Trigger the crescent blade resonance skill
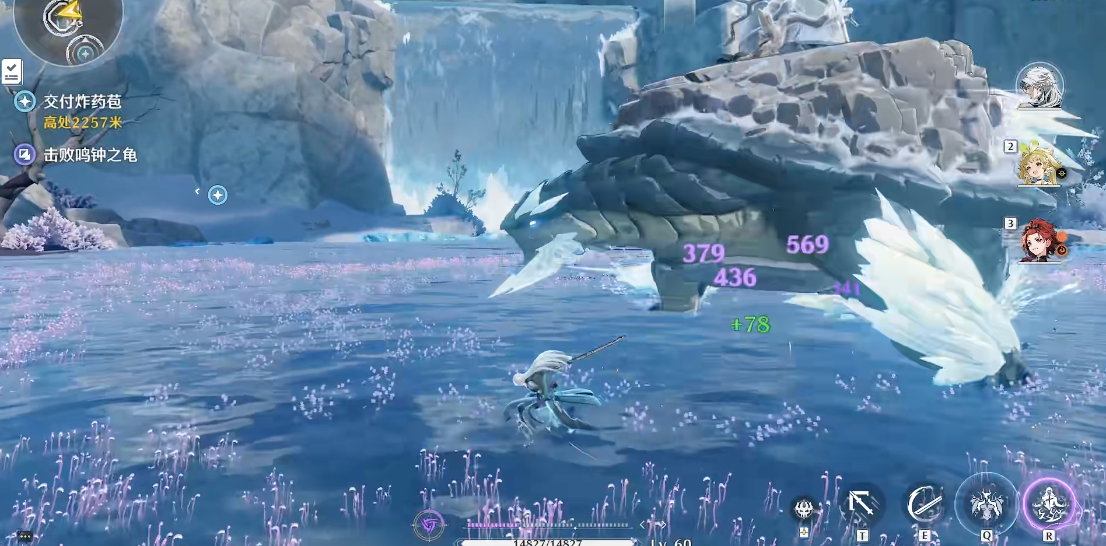Viewport: 1106px width, 546px height. coord(924,504)
